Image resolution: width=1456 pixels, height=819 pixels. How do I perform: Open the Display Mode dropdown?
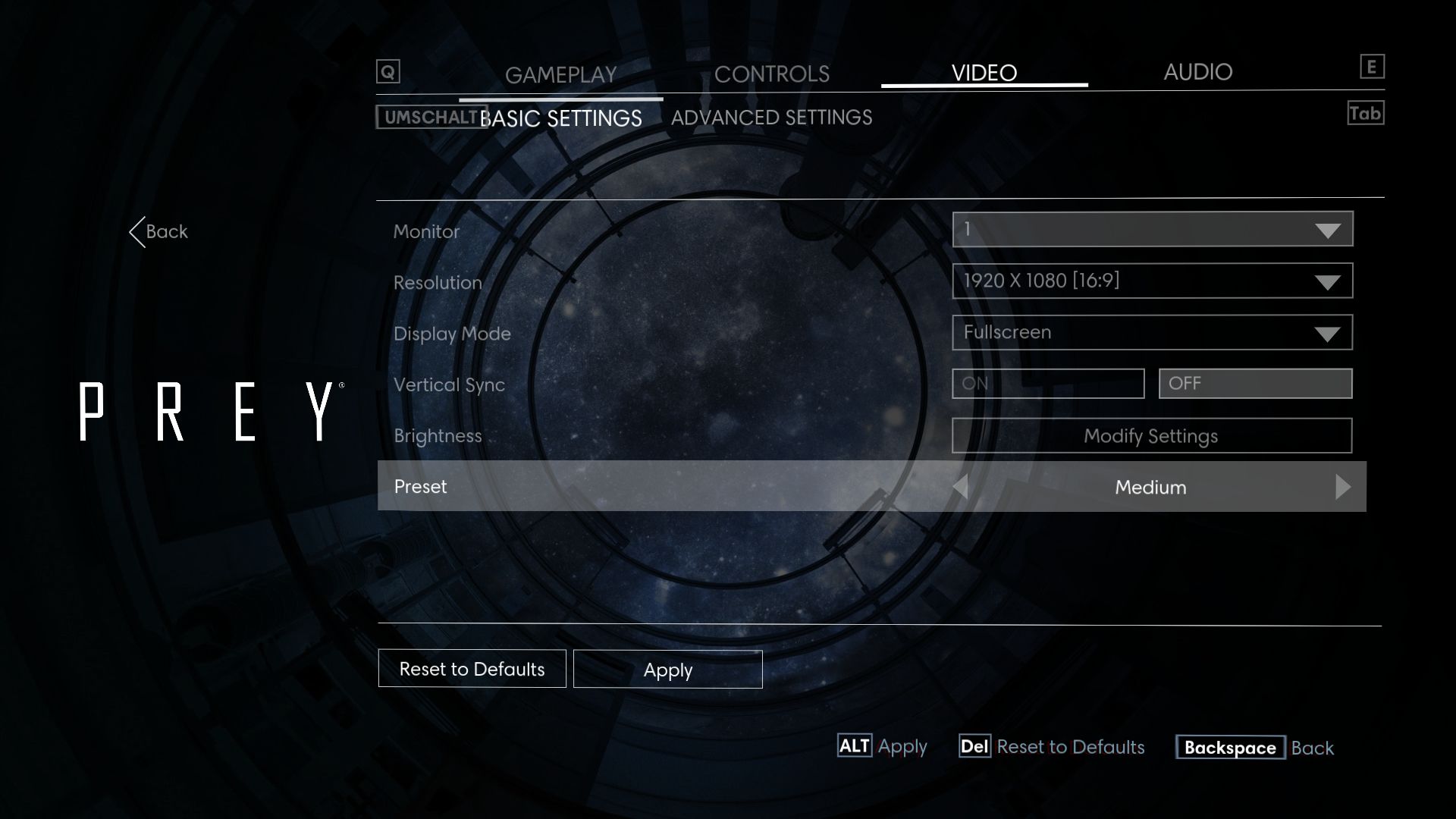[x=1152, y=332]
